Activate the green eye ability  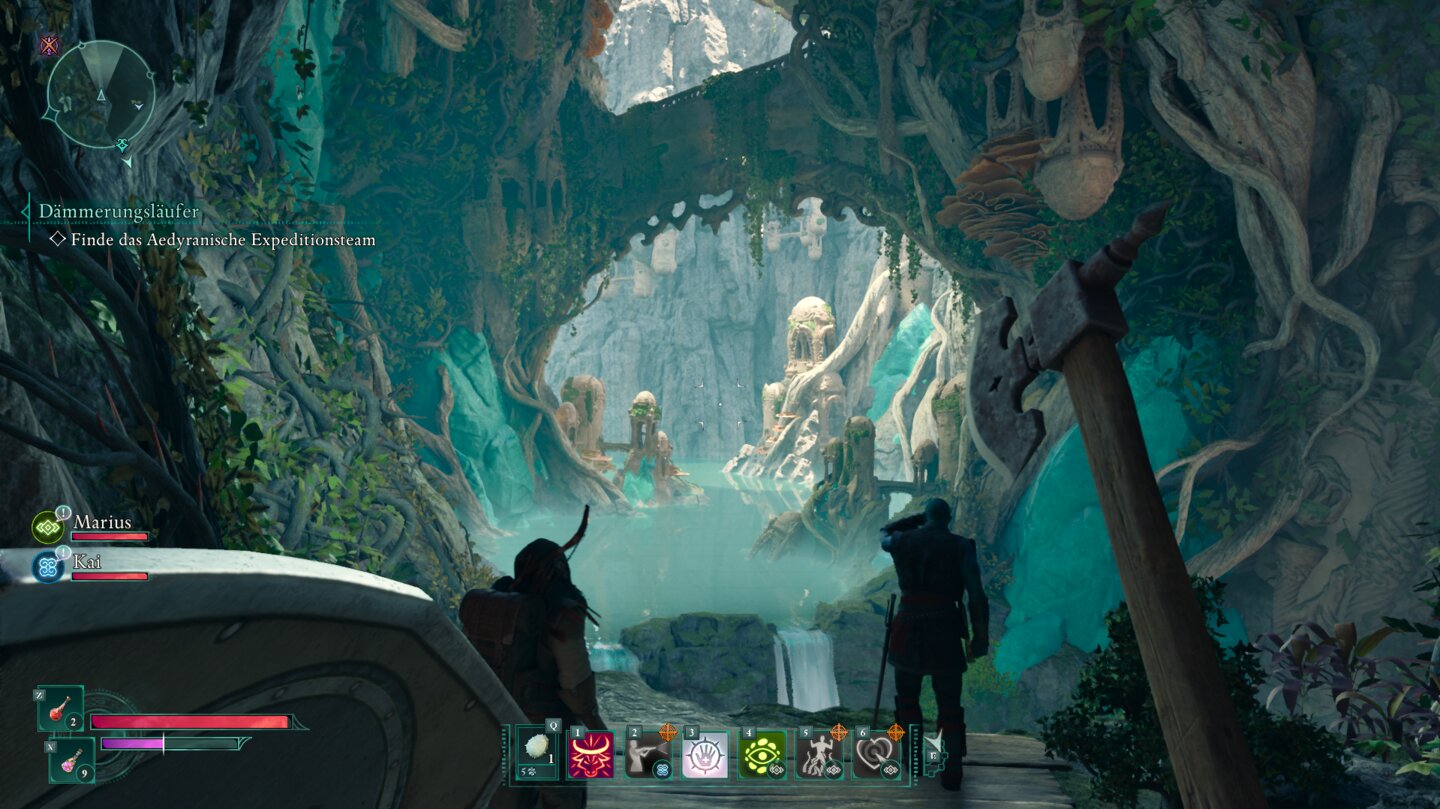(x=761, y=754)
